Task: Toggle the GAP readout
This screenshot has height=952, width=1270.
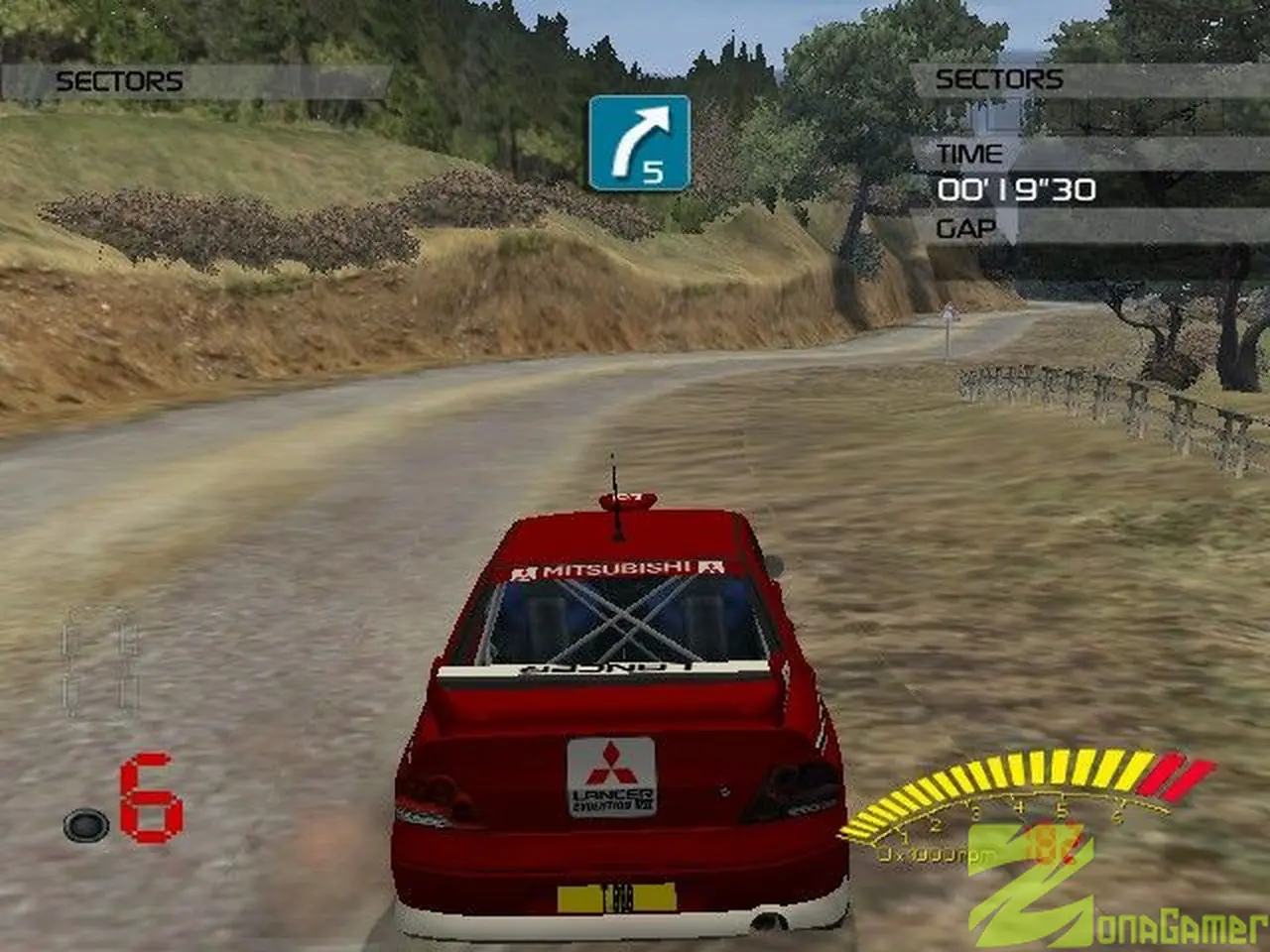Action: (x=964, y=228)
